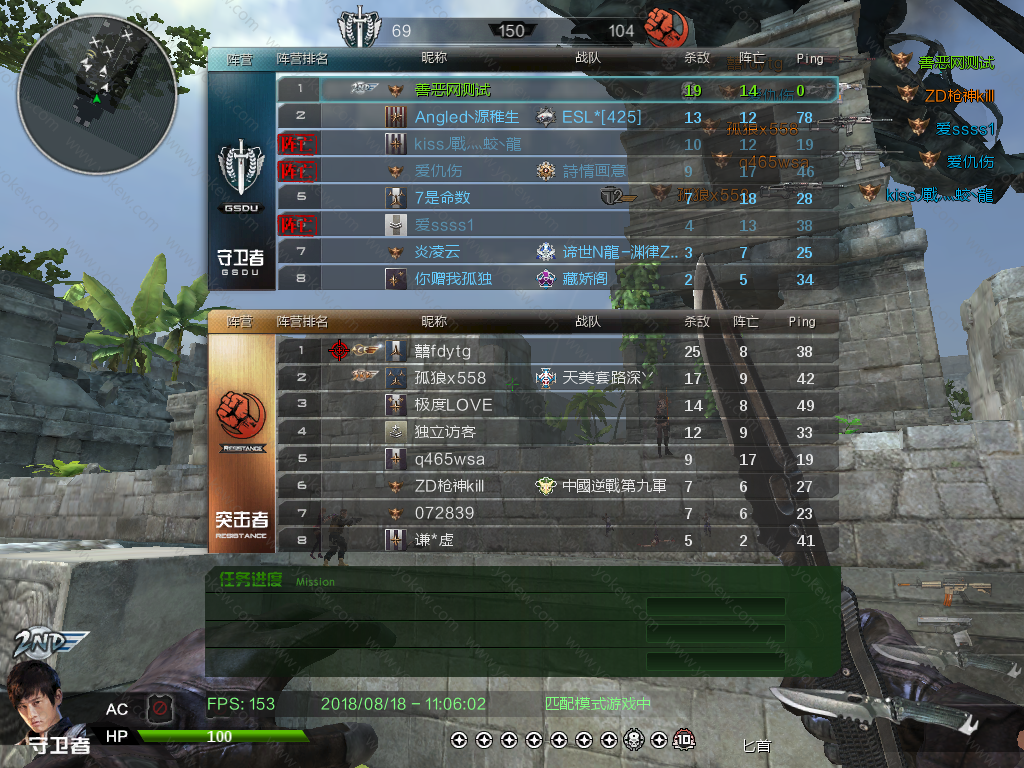Open the 任务进度 Mission panel

pyautogui.click(x=250, y=579)
